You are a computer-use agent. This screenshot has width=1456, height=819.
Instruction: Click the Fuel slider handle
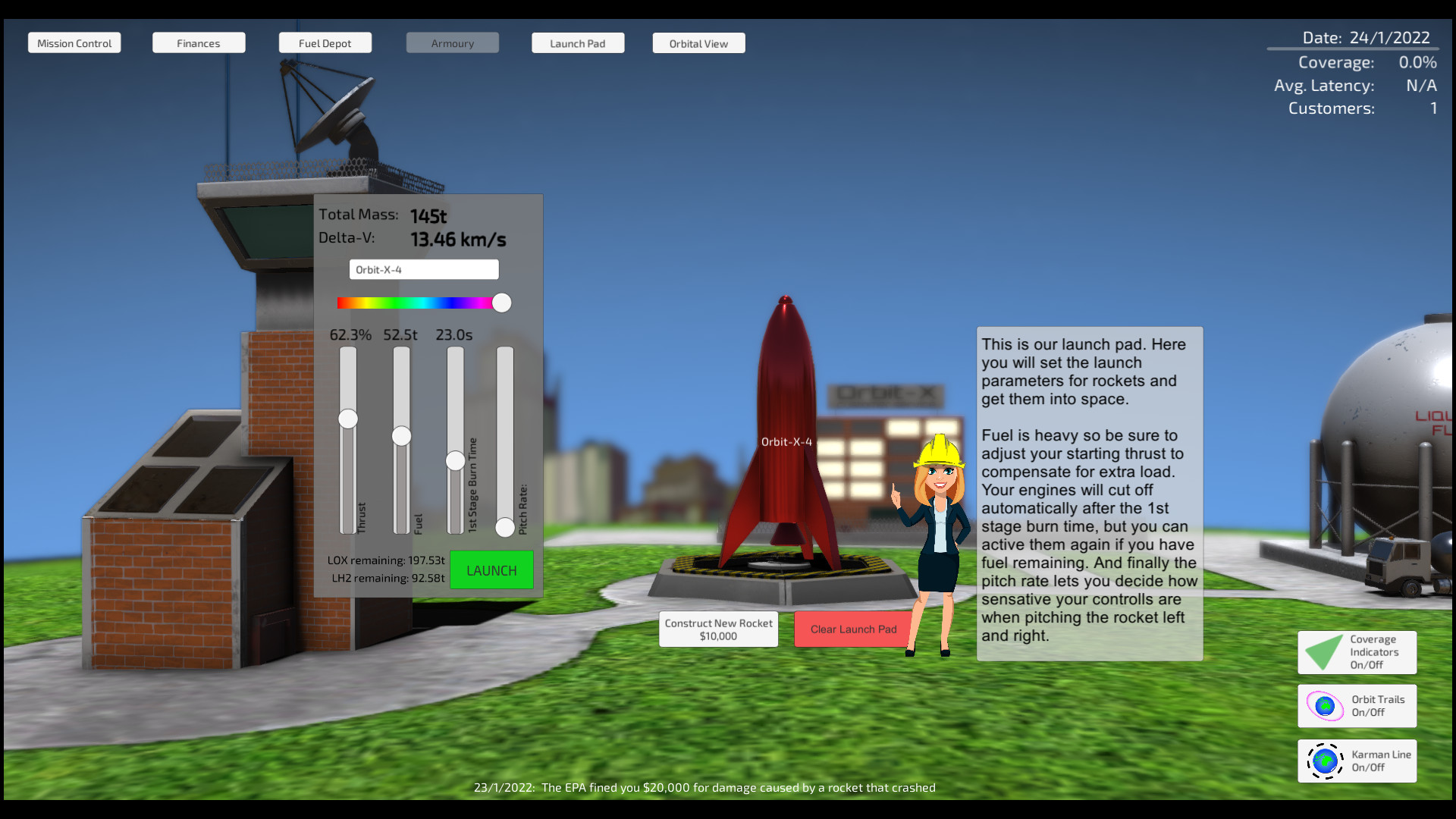(400, 436)
